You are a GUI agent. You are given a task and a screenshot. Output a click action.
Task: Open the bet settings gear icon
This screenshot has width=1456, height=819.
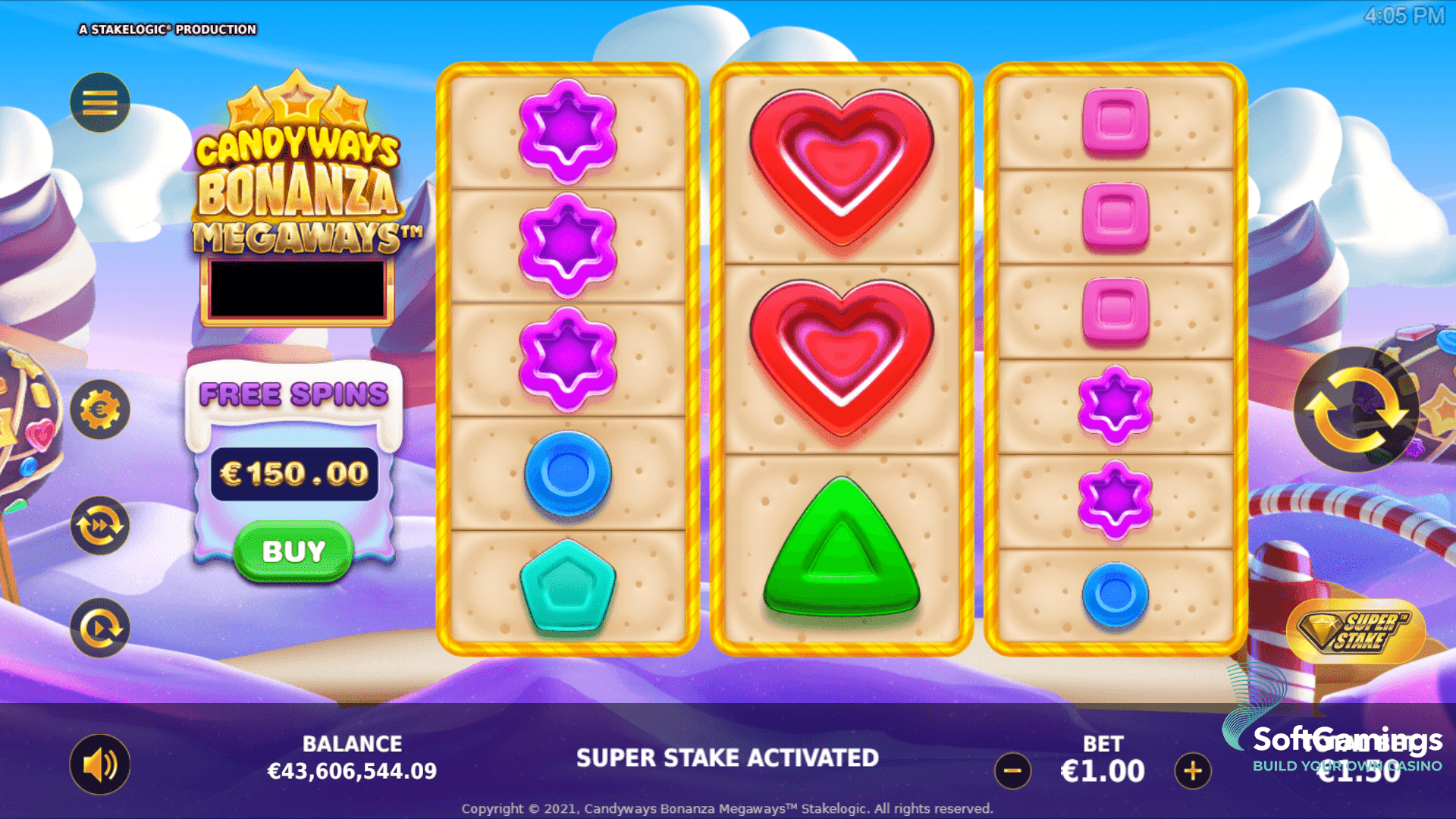101,408
